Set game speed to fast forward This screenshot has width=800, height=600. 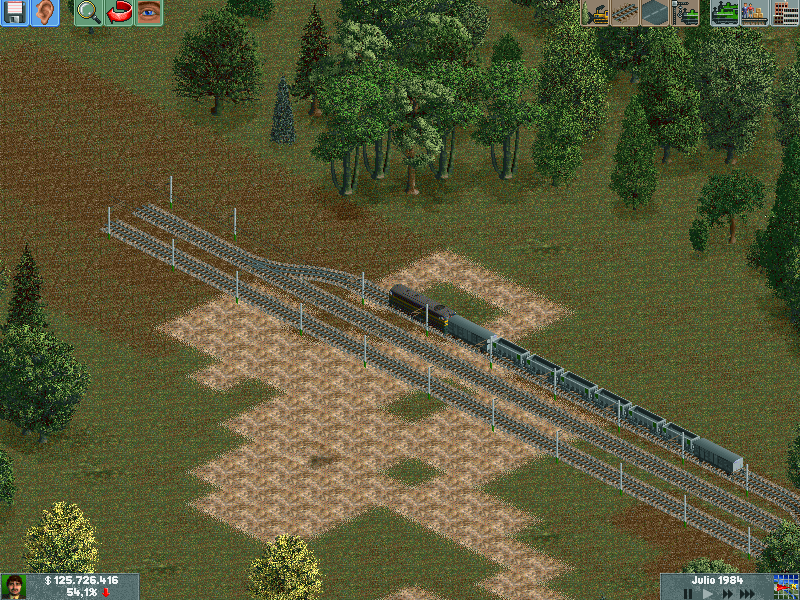coord(727,593)
